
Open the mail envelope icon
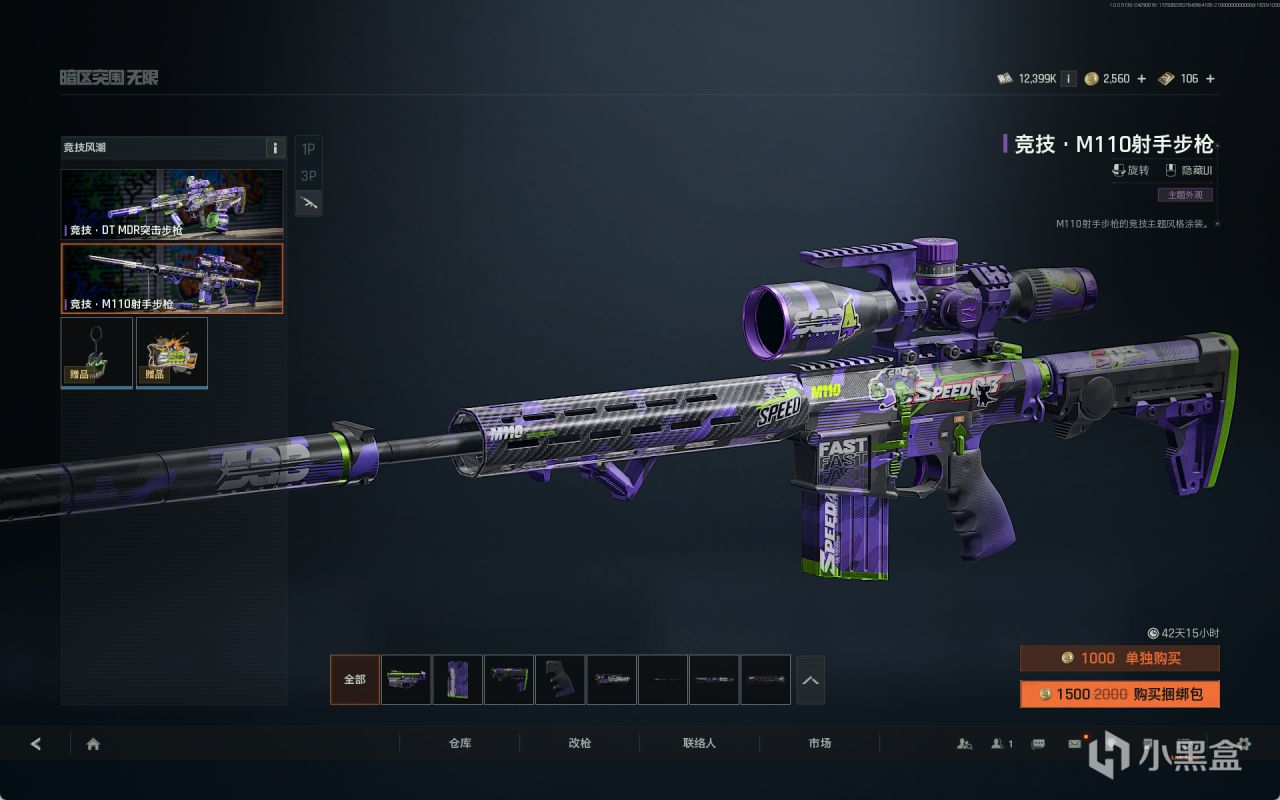1074,744
